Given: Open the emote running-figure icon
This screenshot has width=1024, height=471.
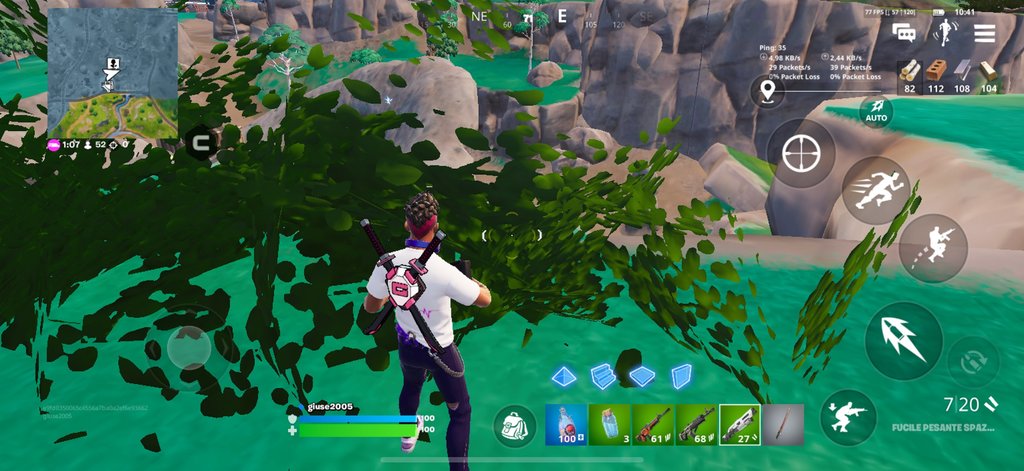Looking at the screenshot, I should (x=944, y=32).
